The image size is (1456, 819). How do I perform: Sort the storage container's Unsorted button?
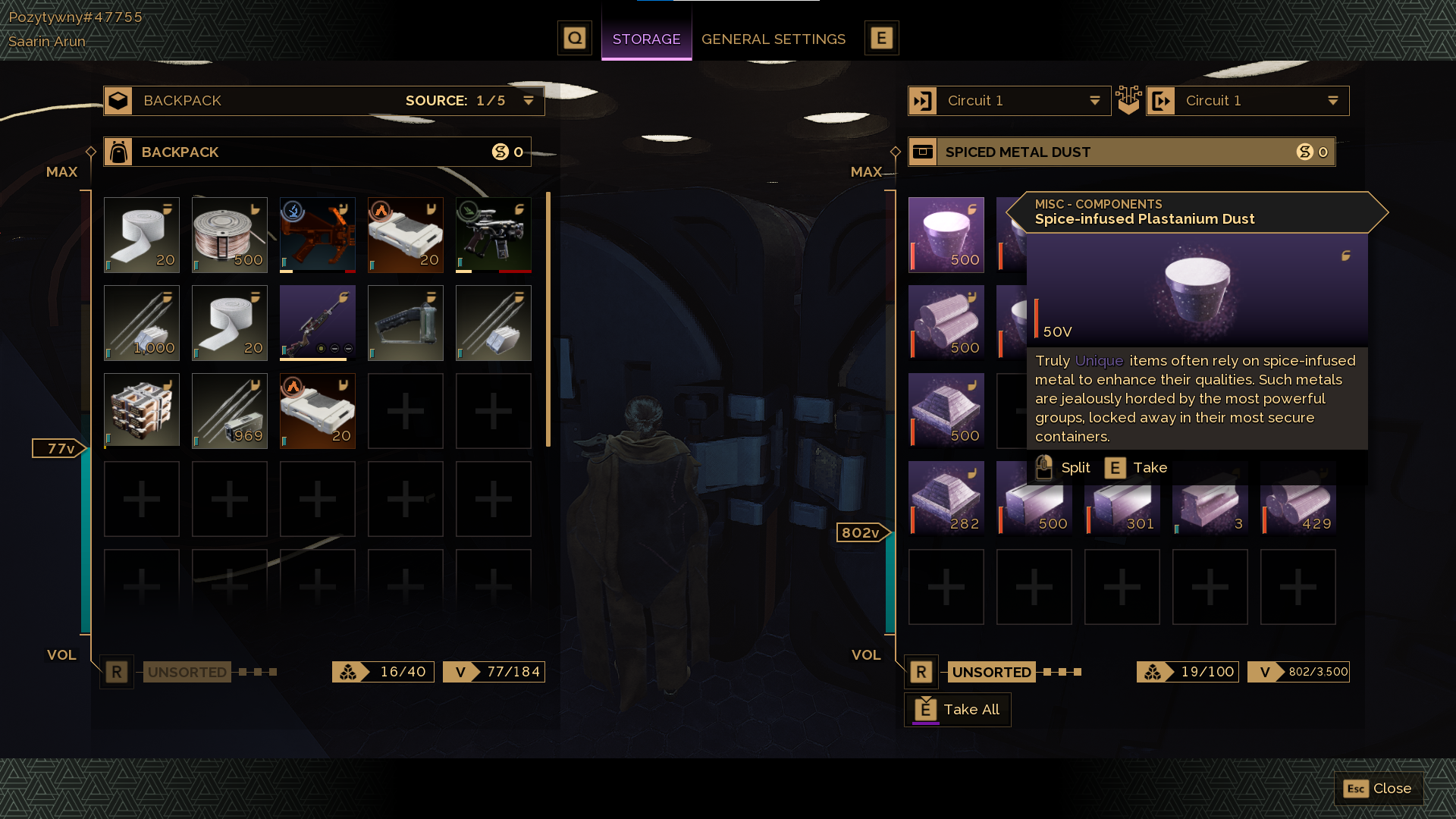pyautogui.click(x=990, y=672)
